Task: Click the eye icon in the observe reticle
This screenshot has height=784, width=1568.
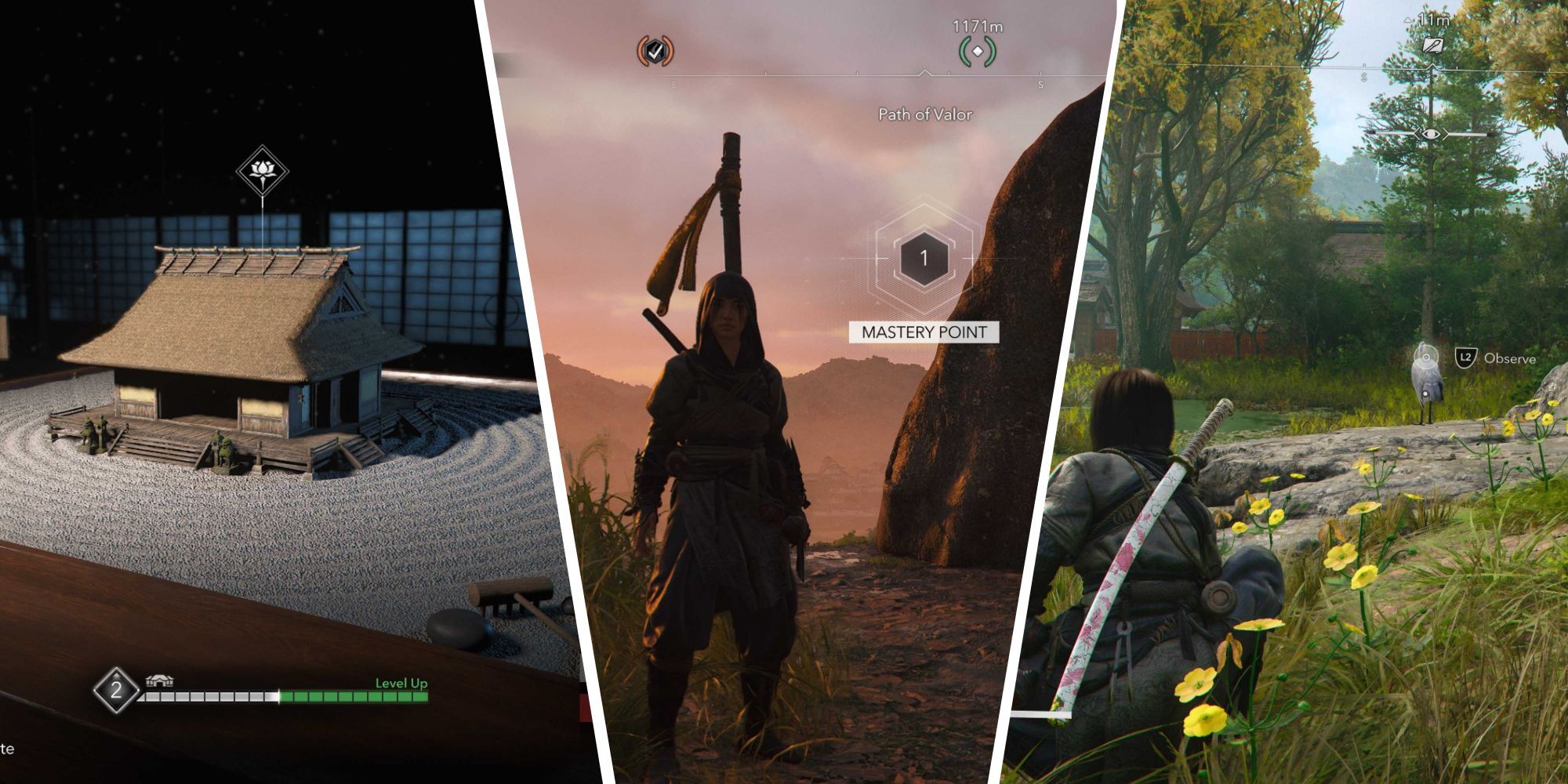Action: click(x=1432, y=134)
